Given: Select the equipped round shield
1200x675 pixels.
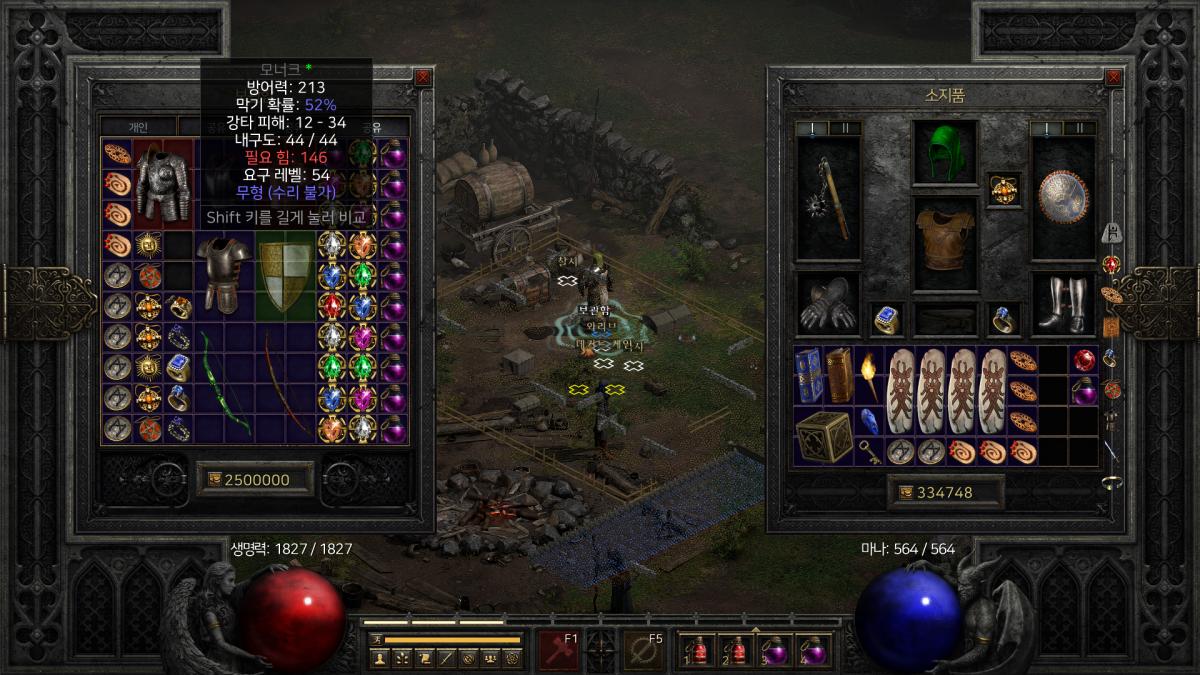Looking at the screenshot, I should tap(1064, 198).
